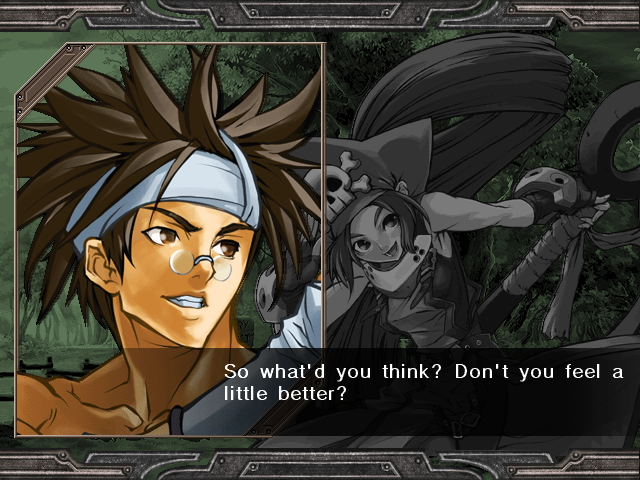Screen dimensions: 640x480
Task: Click the dialogue text box to continue
Action: tap(422, 384)
